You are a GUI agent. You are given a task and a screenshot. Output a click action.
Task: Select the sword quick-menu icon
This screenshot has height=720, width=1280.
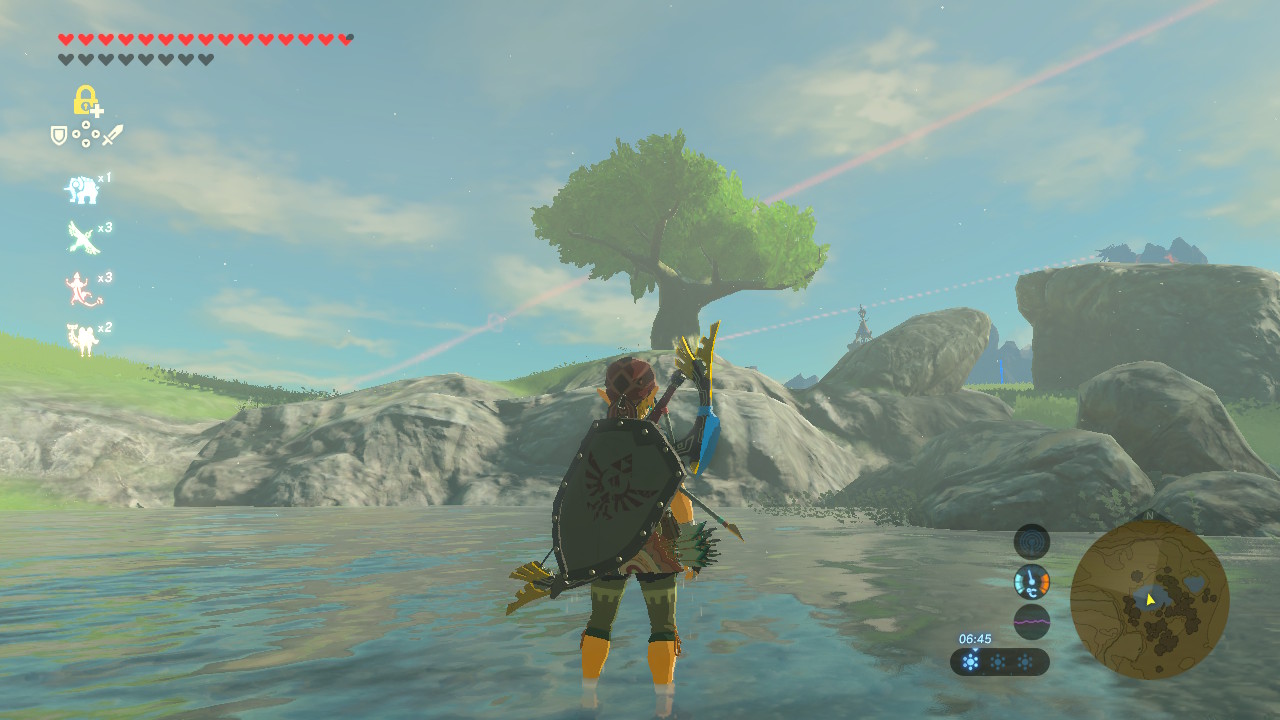click(x=112, y=135)
